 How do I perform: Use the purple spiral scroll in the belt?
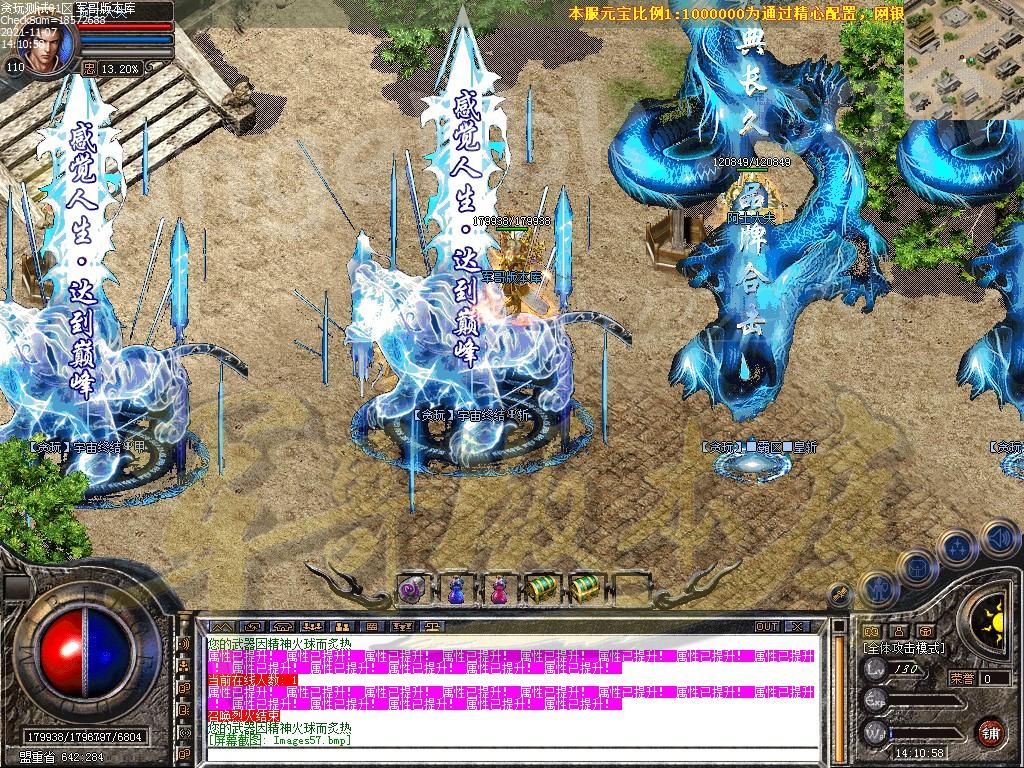(411, 590)
